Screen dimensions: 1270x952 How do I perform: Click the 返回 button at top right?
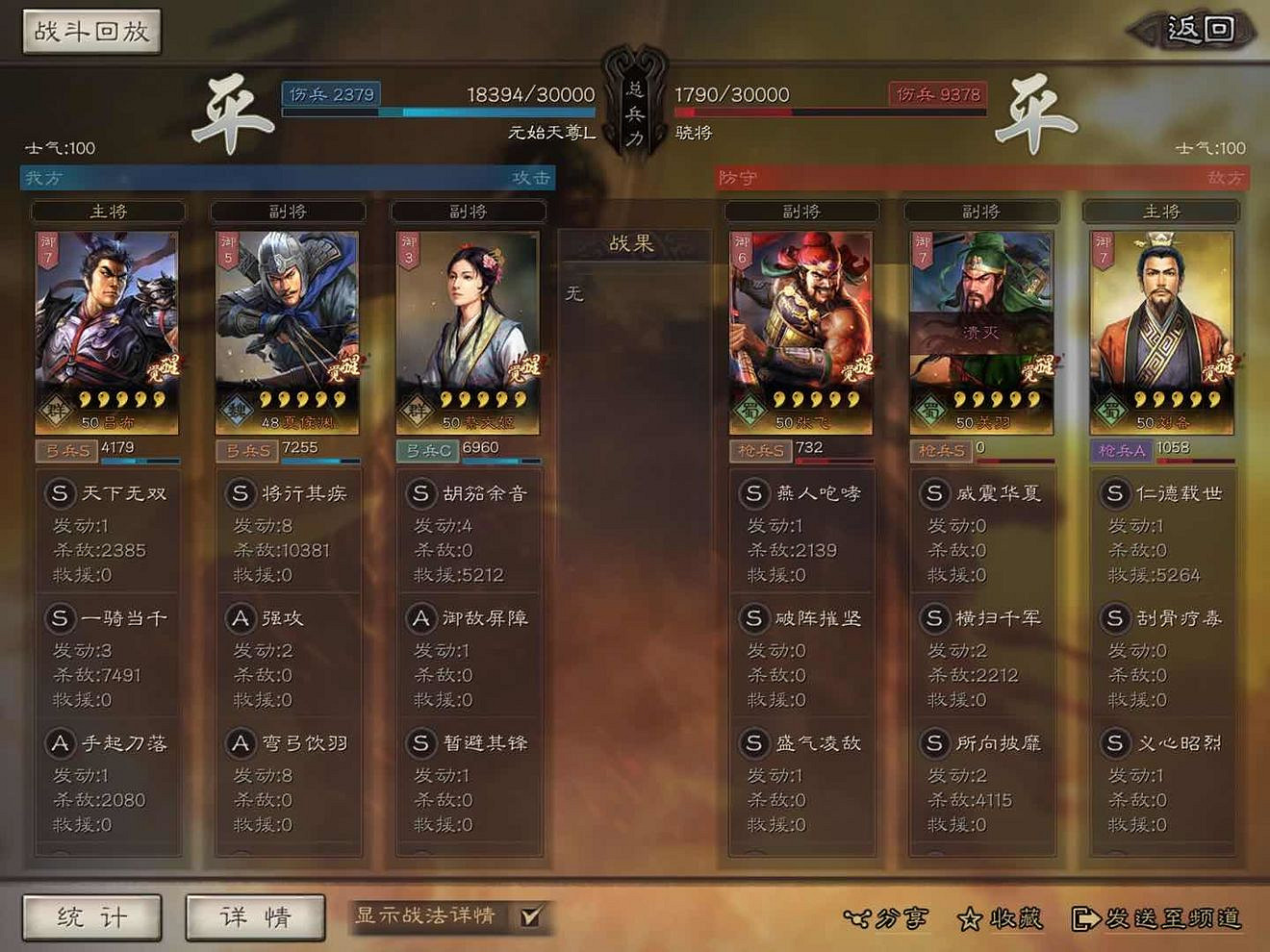(1193, 29)
